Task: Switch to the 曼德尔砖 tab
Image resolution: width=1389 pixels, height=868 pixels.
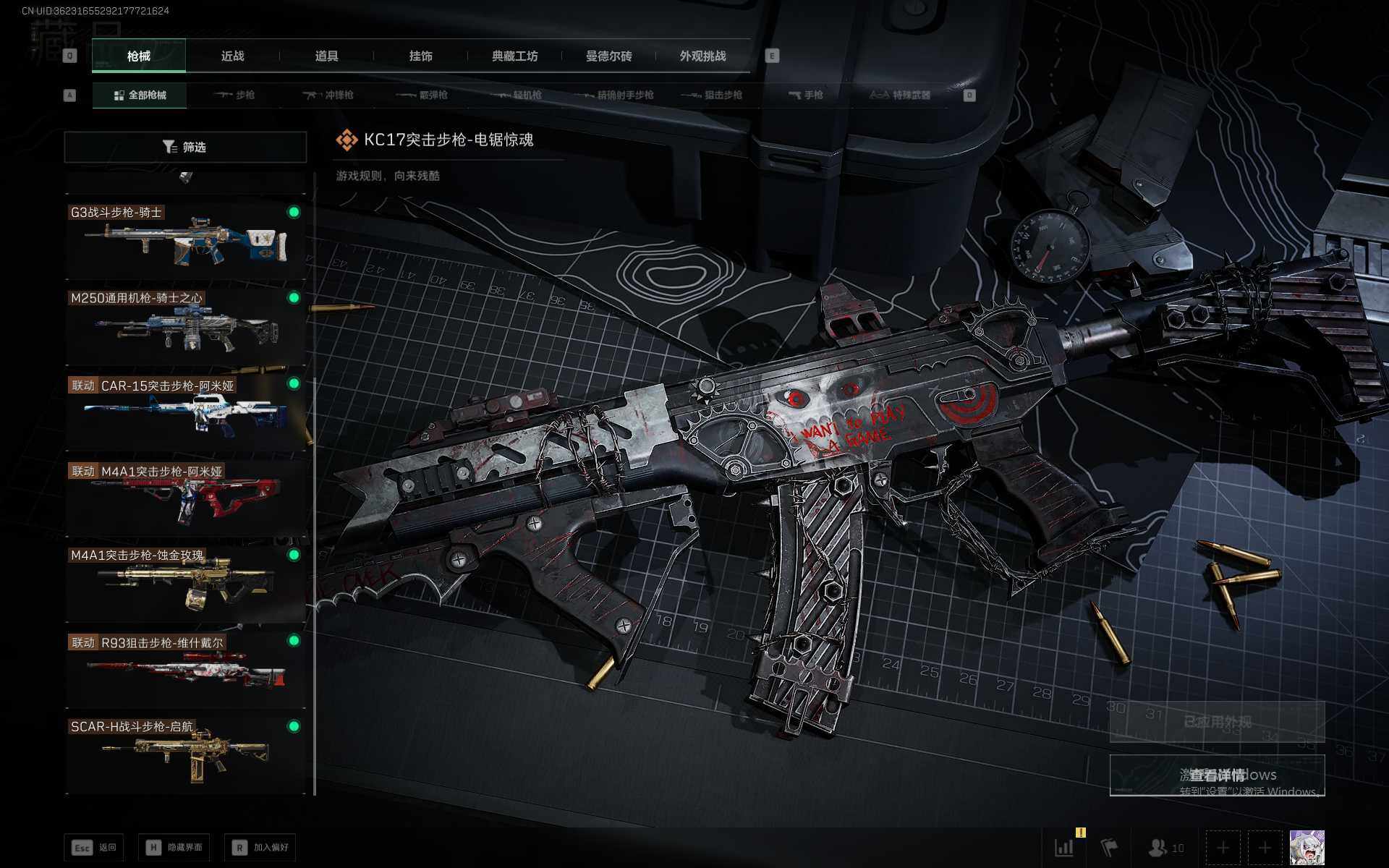Action: coord(608,56)
